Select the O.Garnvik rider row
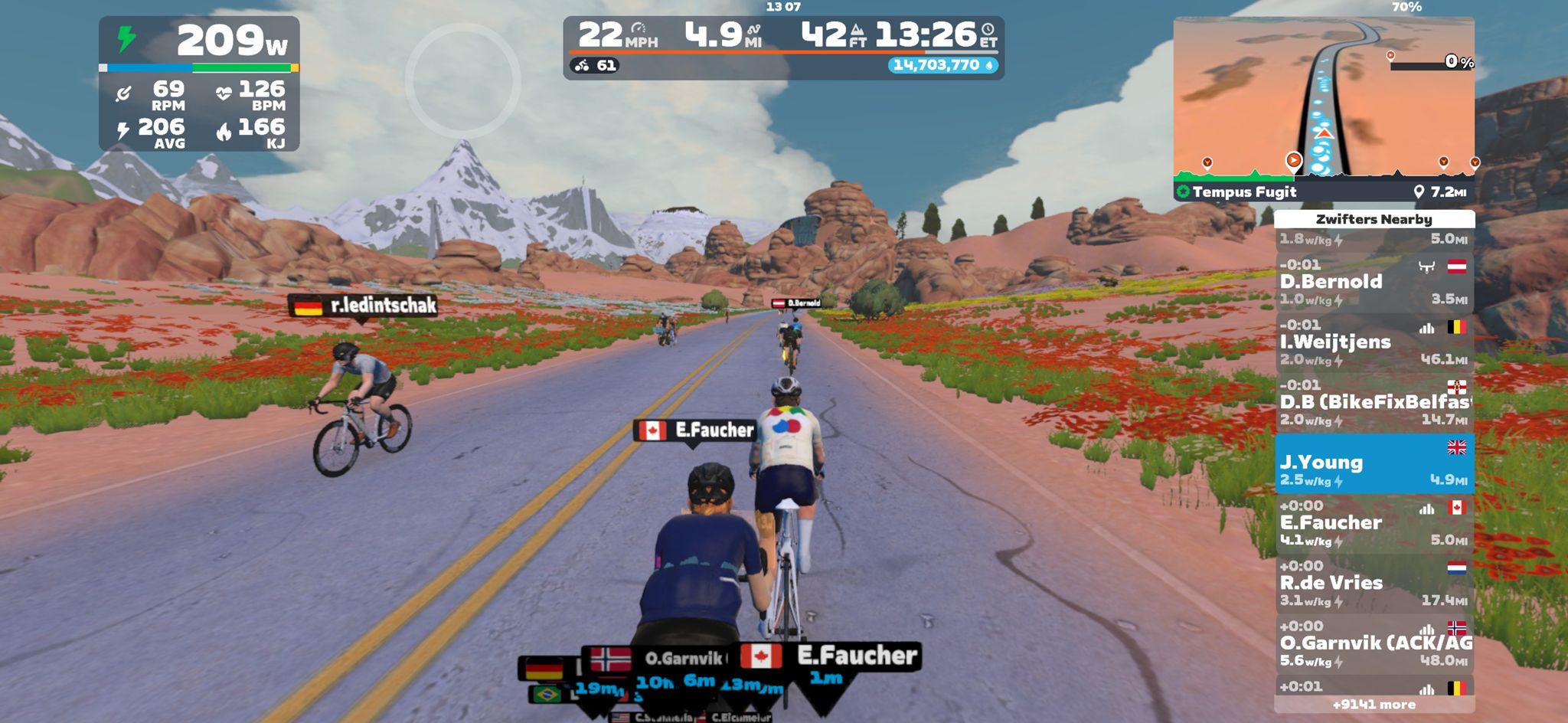This screenshot has width=1568, height=723. (x=1374, y=643)
